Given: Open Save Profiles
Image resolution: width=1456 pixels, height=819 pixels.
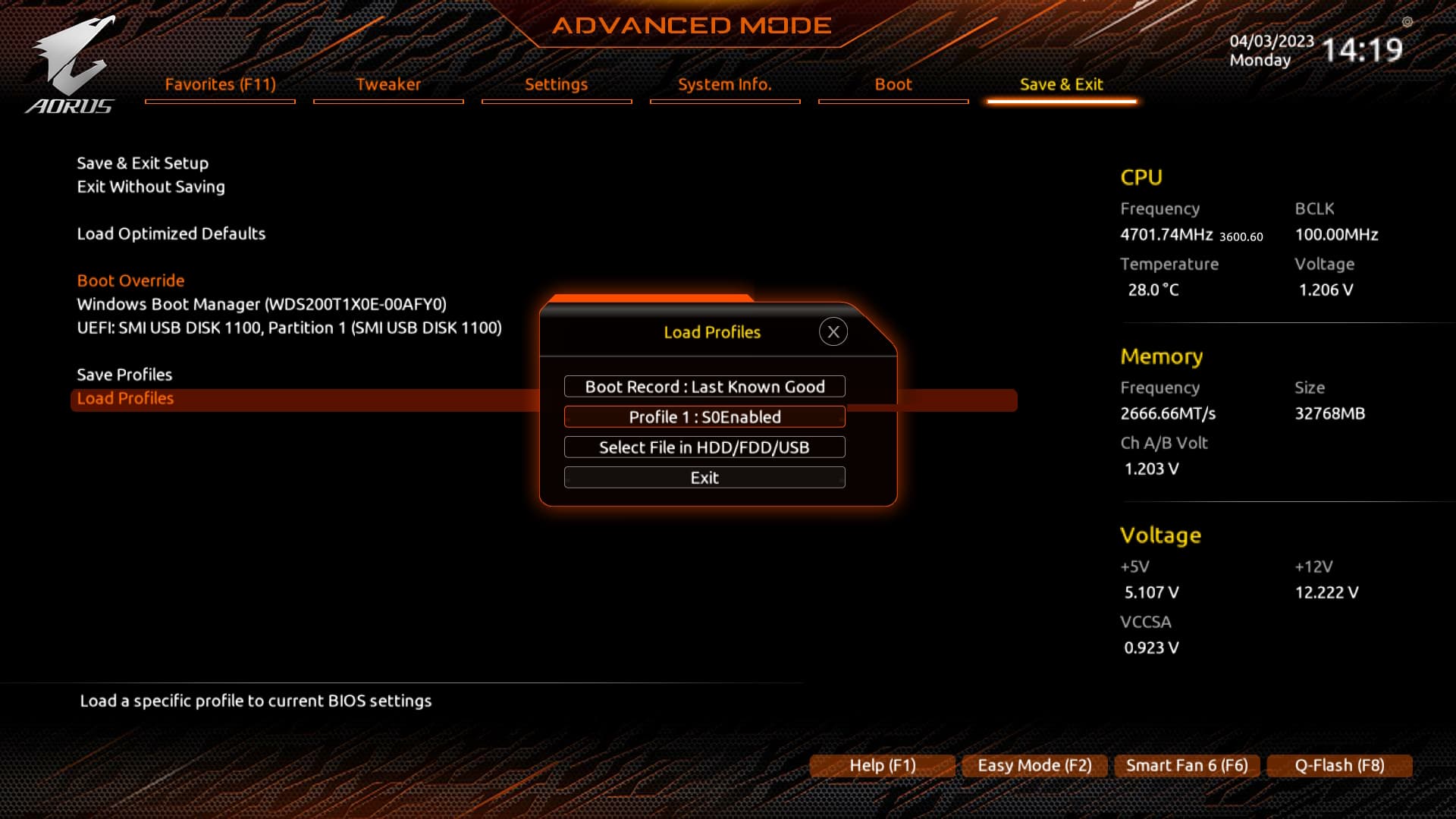Looking at the screenshot, I should pyautogui.click(x=124, y=374).
